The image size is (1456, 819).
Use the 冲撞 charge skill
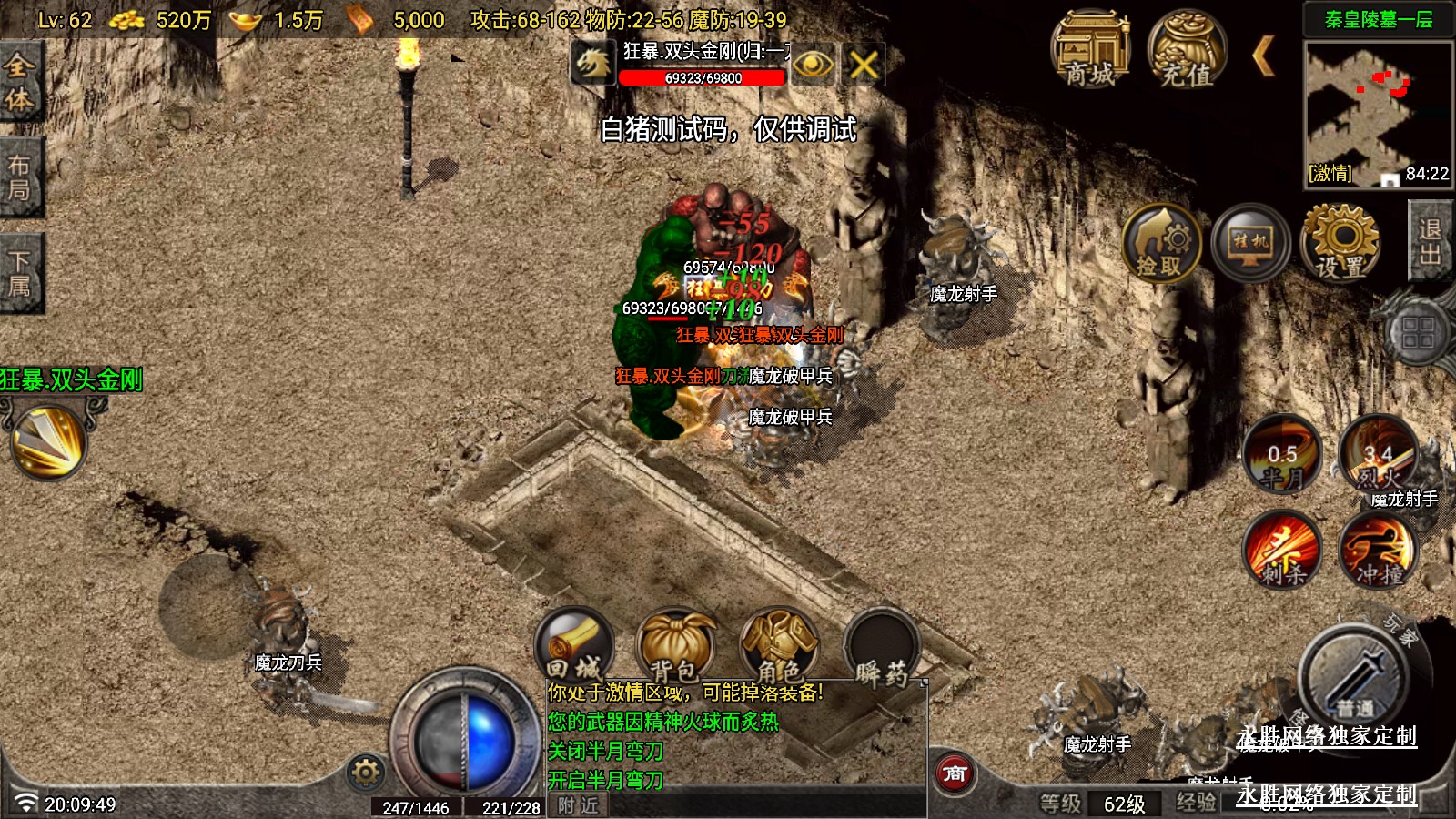1378,550
